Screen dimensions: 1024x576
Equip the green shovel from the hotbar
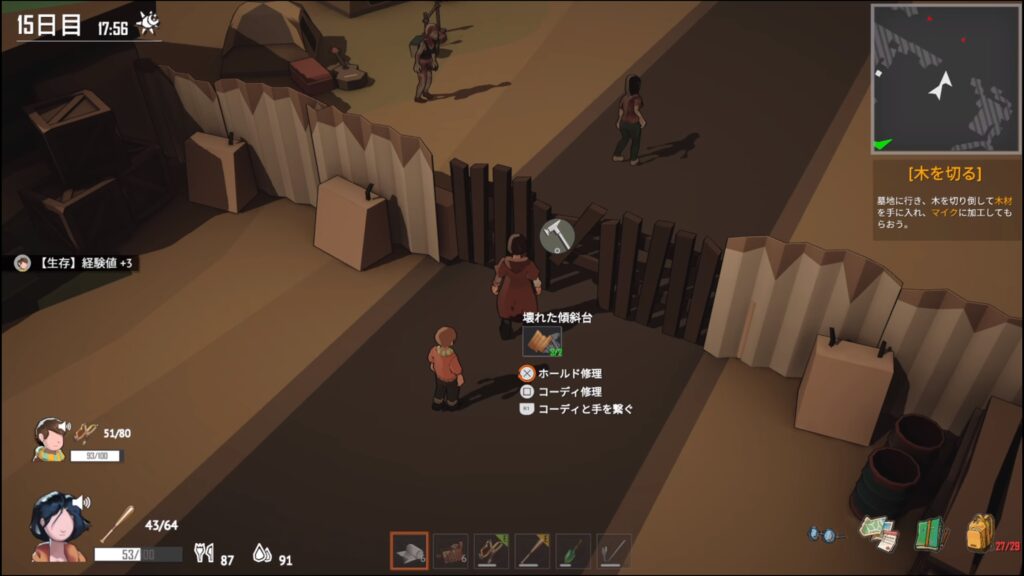(x=573, y=551)
